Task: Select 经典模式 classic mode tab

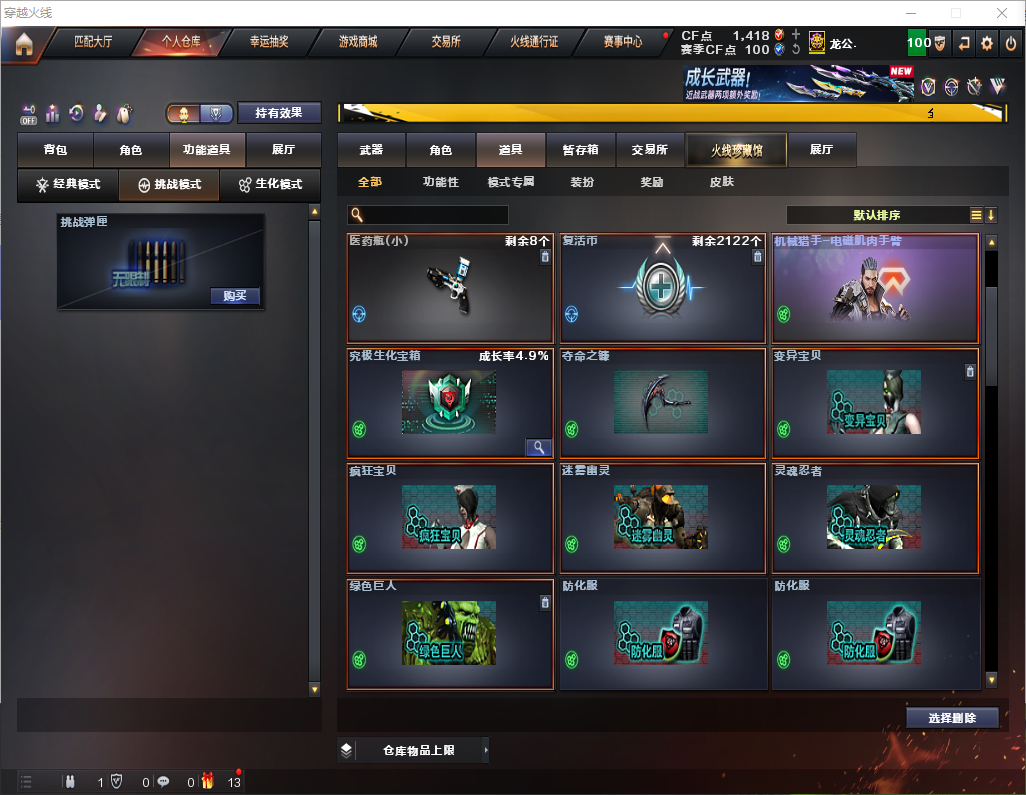Action: point(68,185)
